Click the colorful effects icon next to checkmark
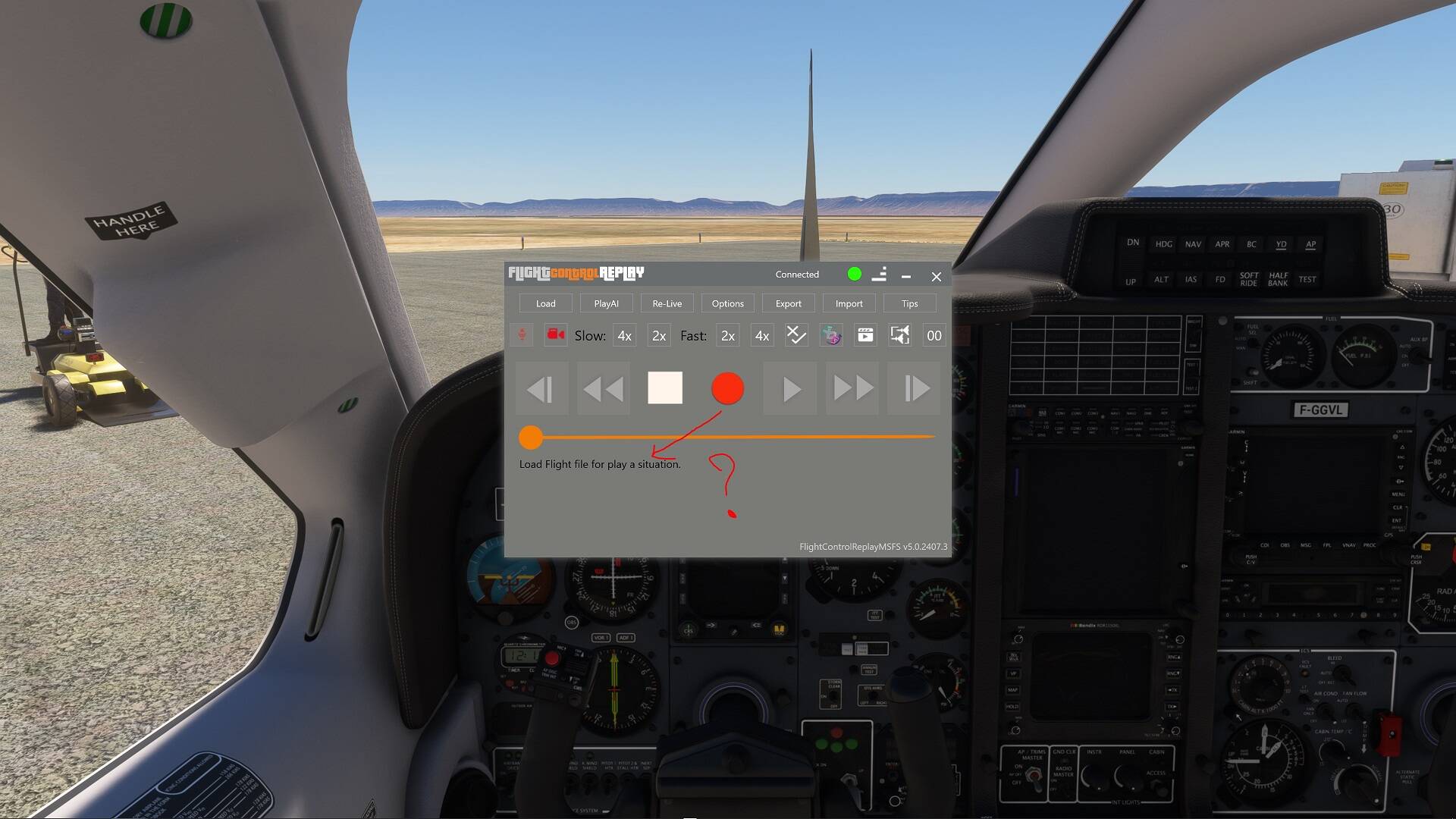The image size is (1456, 819). click(830, 335)
